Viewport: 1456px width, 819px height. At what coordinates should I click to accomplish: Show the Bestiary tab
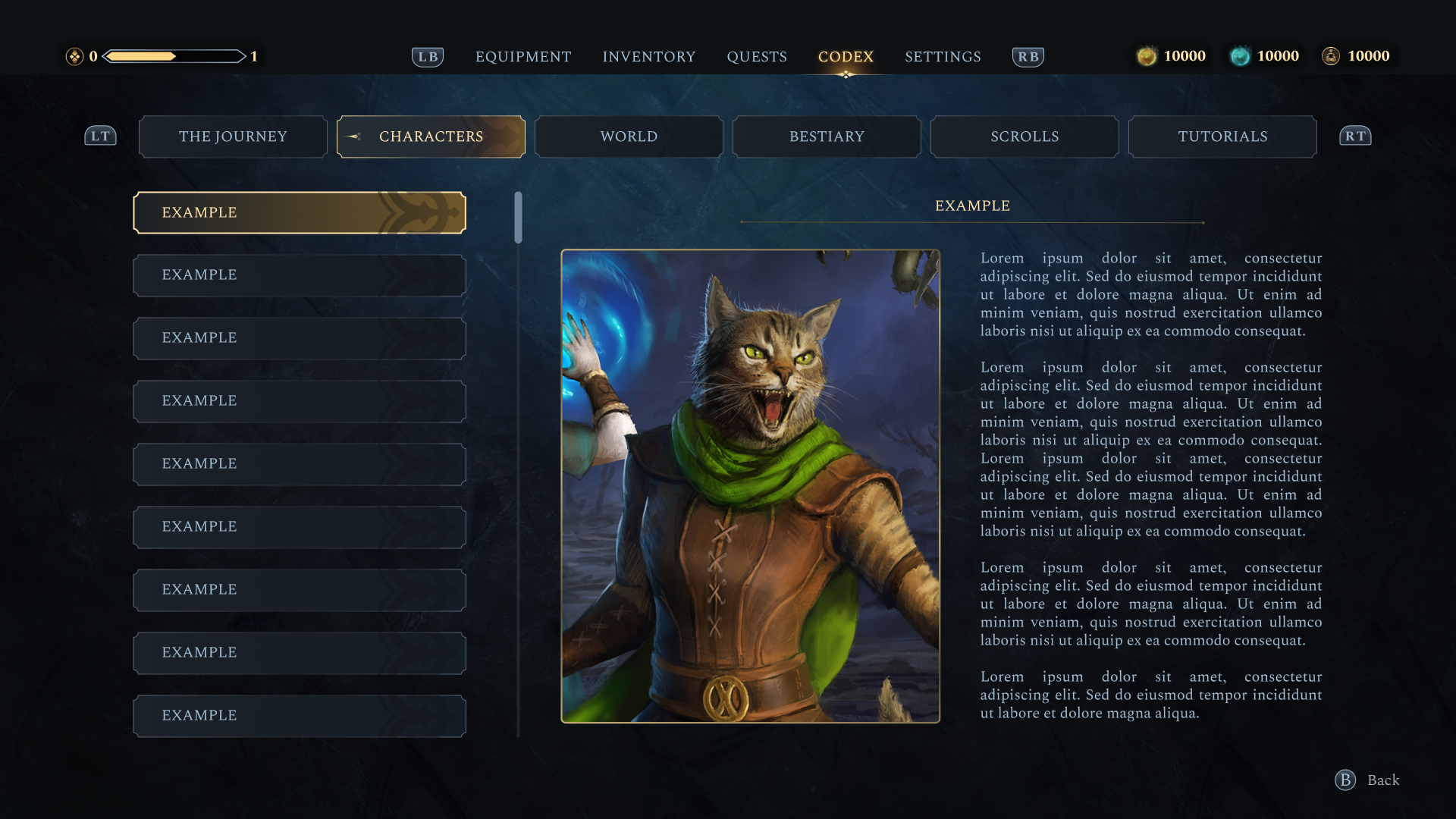[x=827, y=136]
